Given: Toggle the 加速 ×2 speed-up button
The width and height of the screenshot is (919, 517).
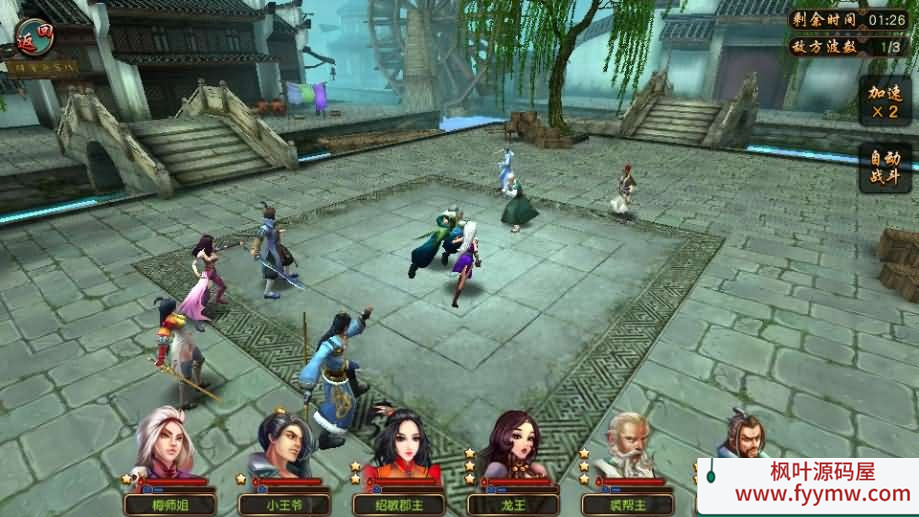Looking at the screenshot, I should click(x=885, y=100).
